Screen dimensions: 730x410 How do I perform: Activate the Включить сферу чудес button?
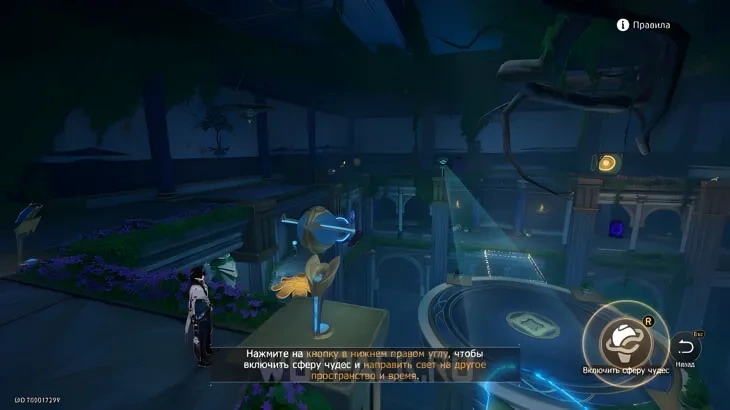tap(625, 341)
